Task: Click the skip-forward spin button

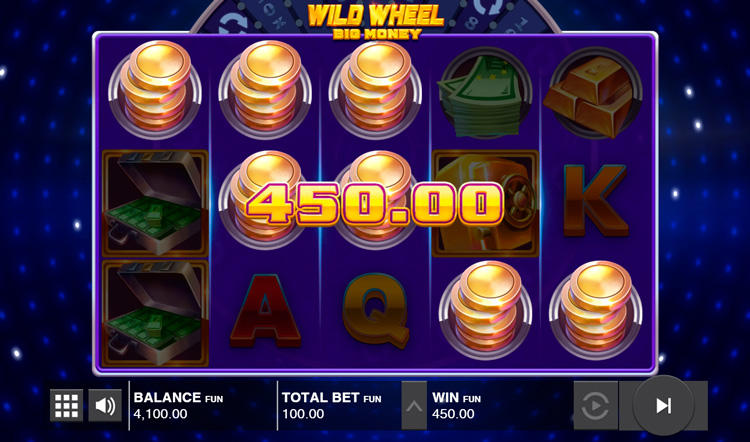Action: [662, 405]
